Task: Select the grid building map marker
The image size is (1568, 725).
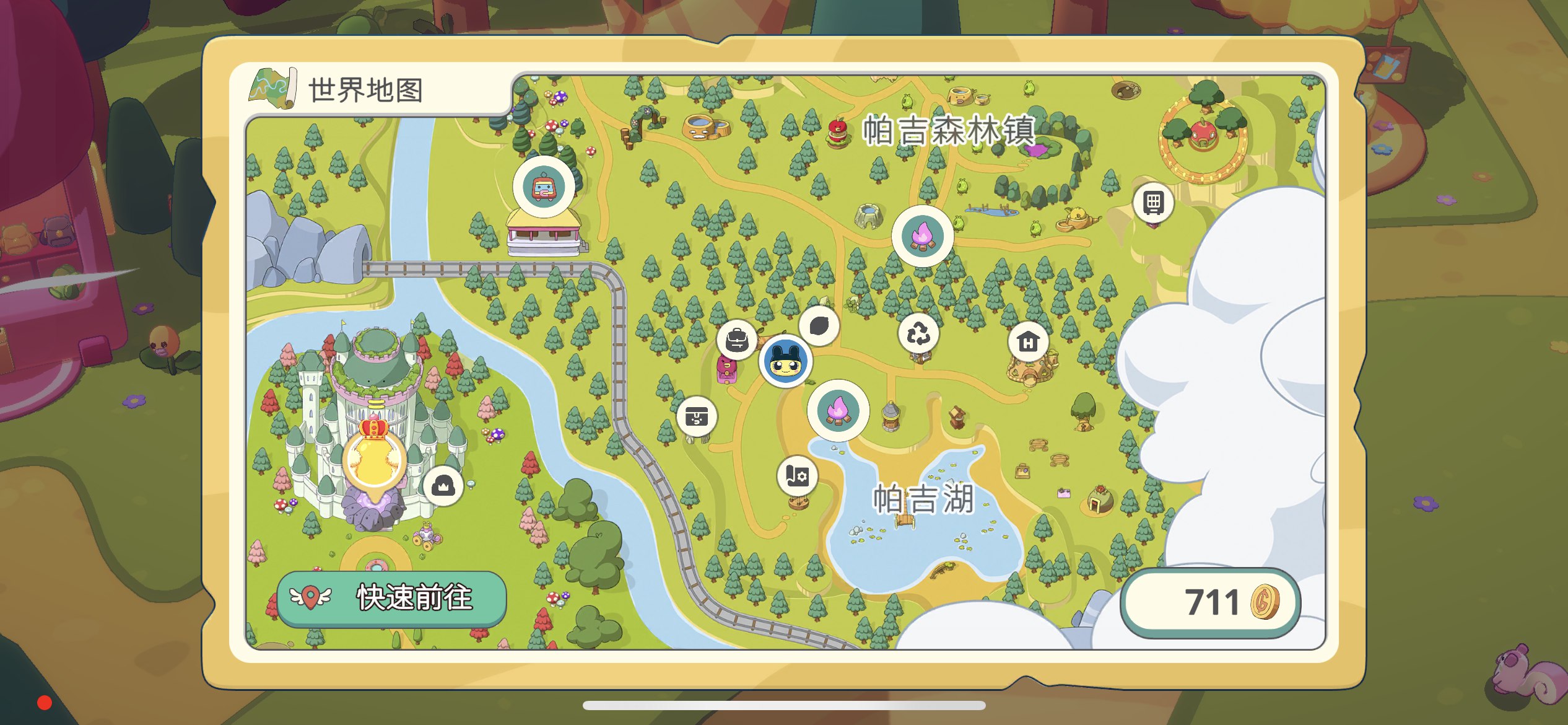Action: [1153, 203]
